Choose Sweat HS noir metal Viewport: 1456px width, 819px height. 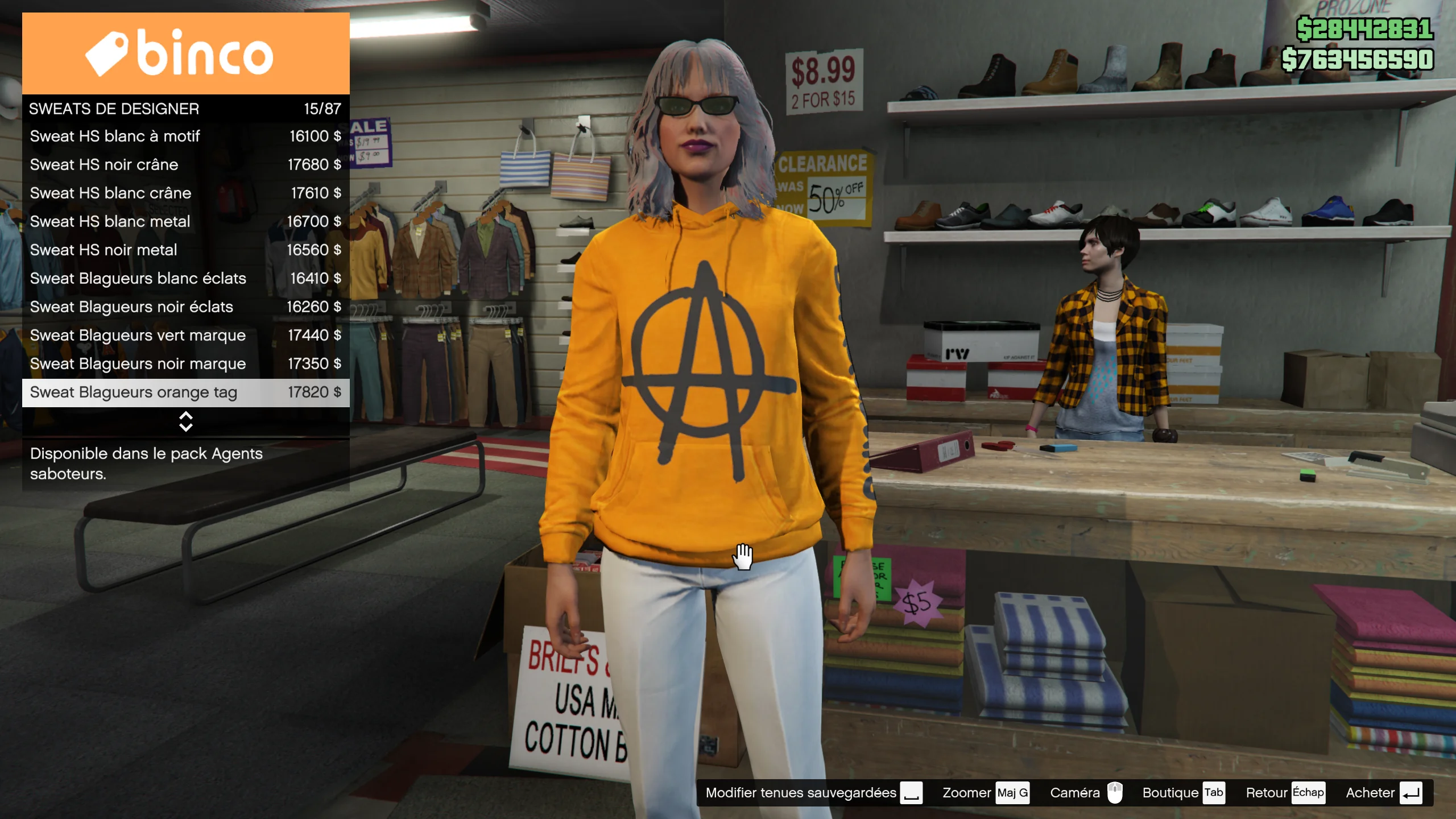coord(185,250)
